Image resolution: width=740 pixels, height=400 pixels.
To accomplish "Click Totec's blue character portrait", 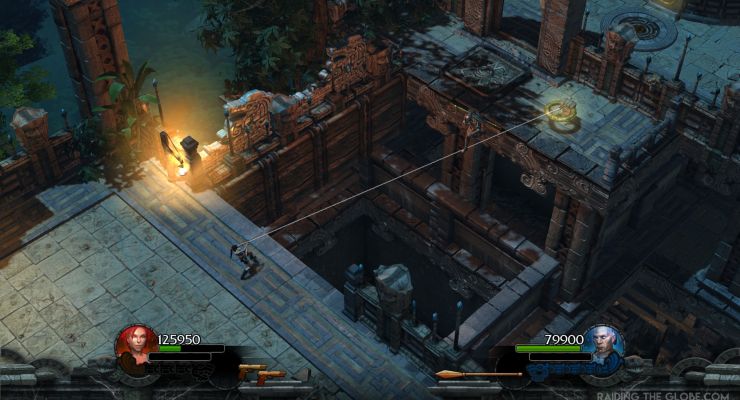I will coord(604,344).
